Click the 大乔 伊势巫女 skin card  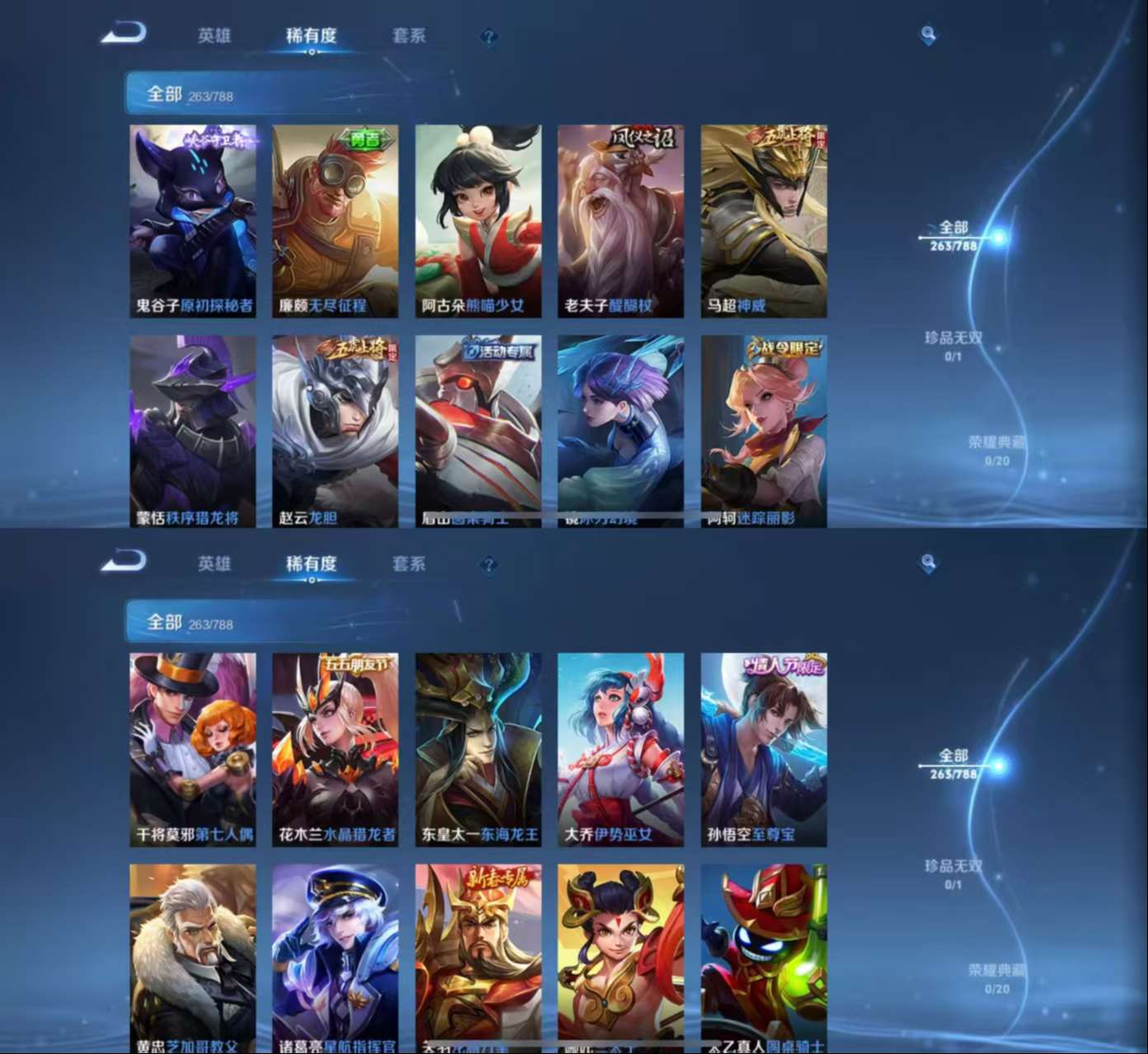[621, 749]
